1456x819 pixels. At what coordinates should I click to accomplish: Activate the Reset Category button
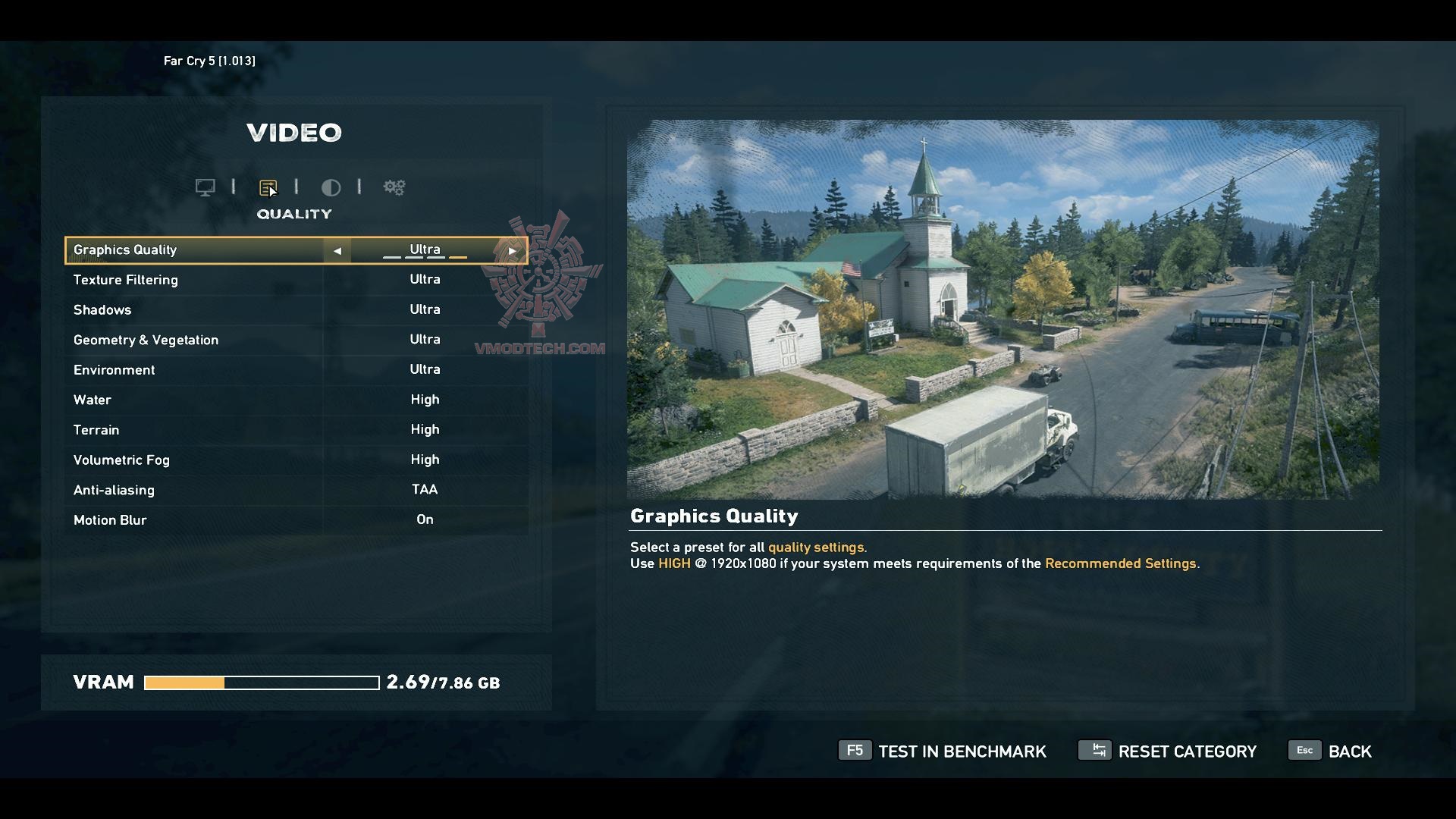[x=1168, y=751]
